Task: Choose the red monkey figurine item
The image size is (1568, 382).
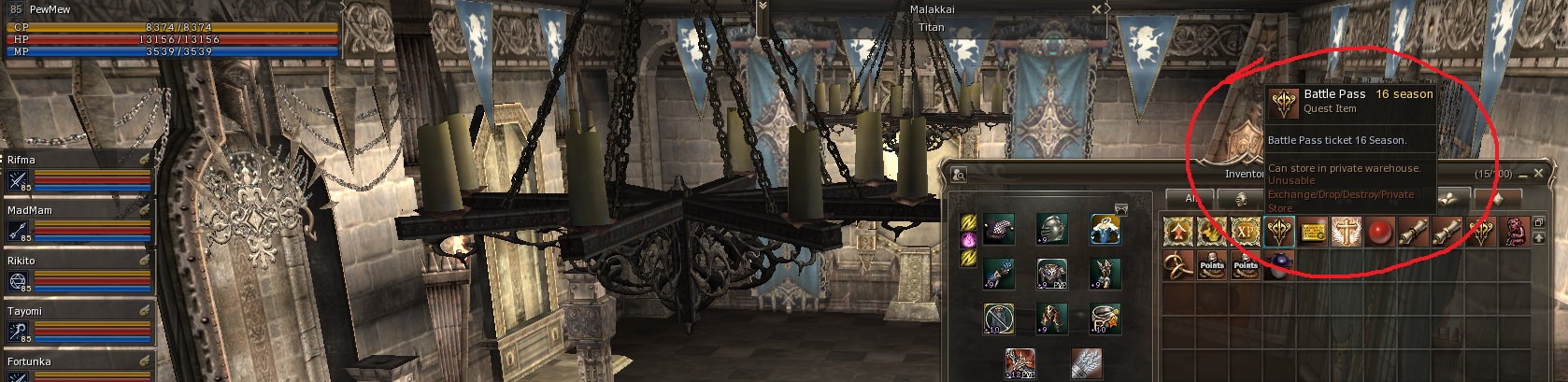Action: pos(1515,232)
